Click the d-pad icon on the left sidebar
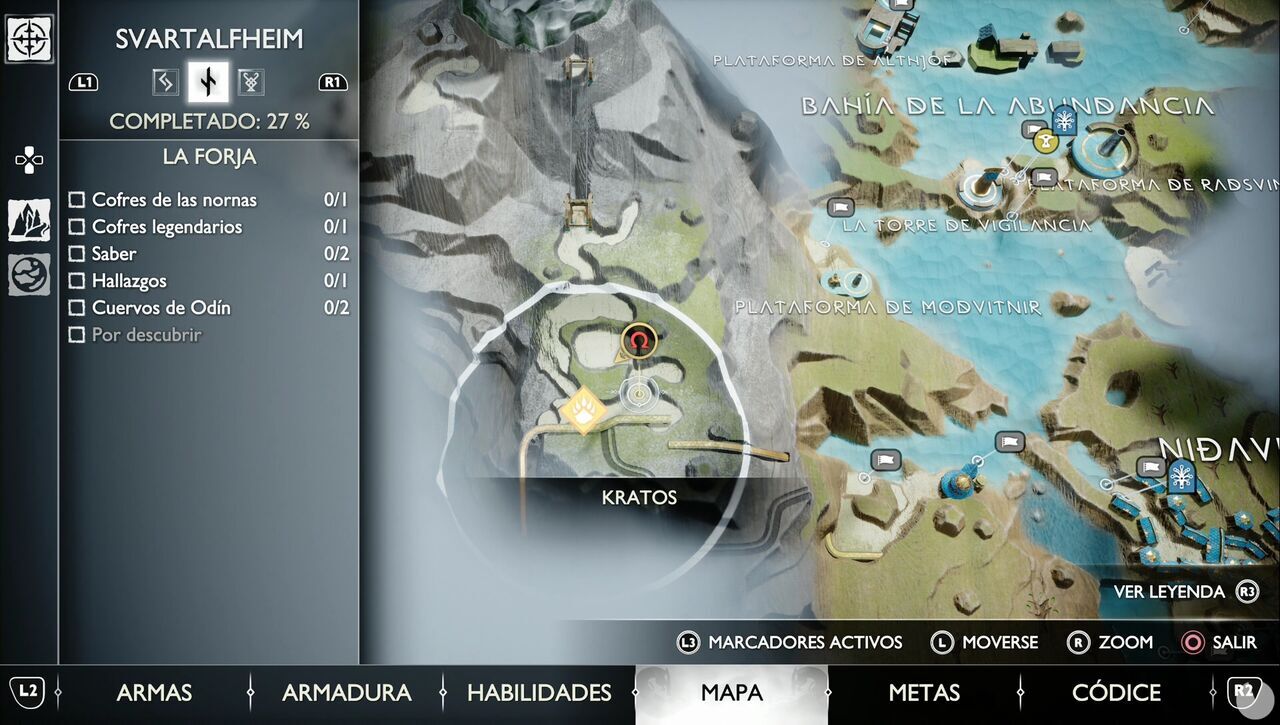Screen dimensions: 1280x725 (x=28, y=159)
